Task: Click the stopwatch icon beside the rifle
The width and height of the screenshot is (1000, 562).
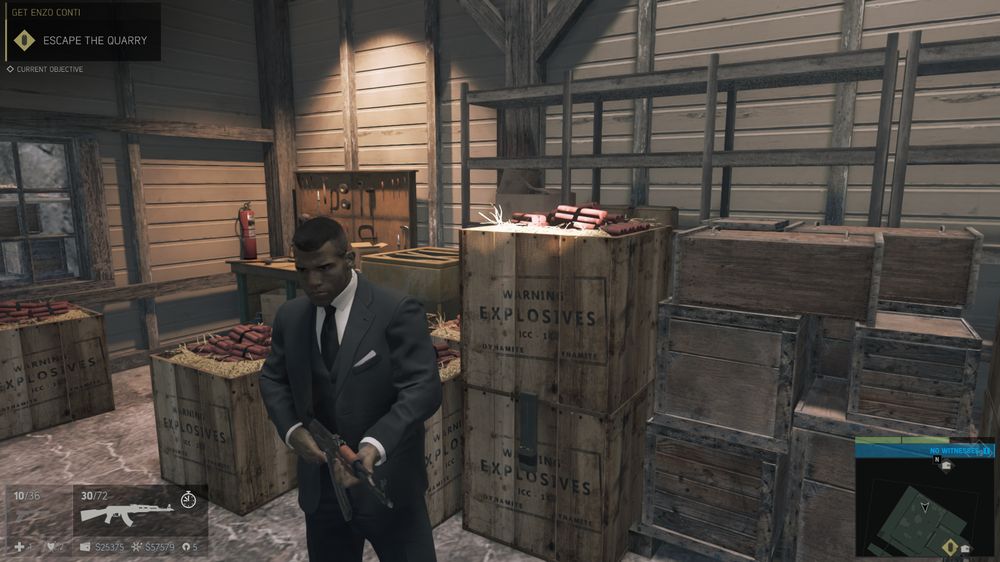Action: (x=188, y=498)
